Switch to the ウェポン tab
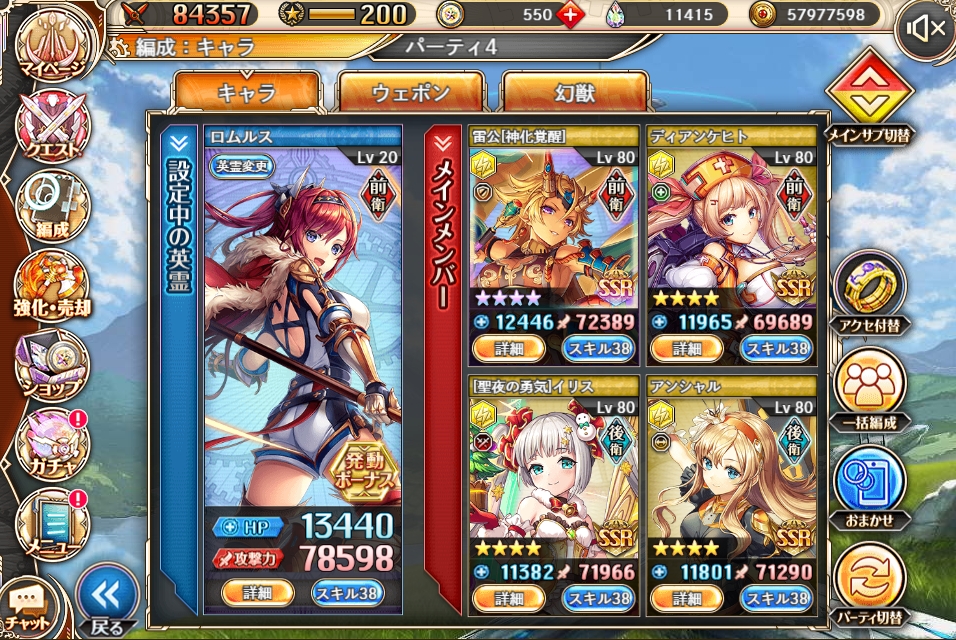Screen dimensions: 956x640 410,94
